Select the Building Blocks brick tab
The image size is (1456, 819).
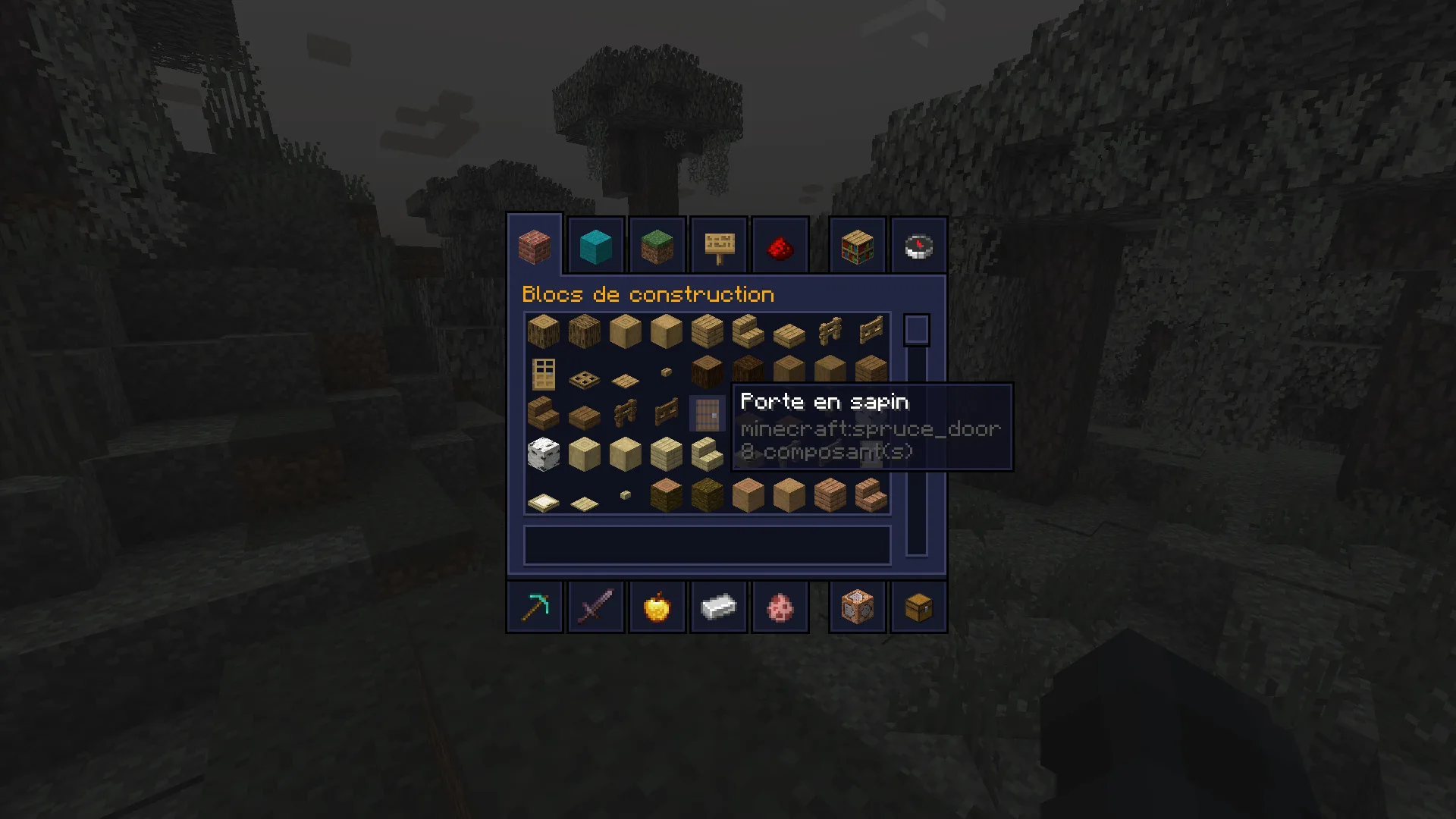(535, 246)
